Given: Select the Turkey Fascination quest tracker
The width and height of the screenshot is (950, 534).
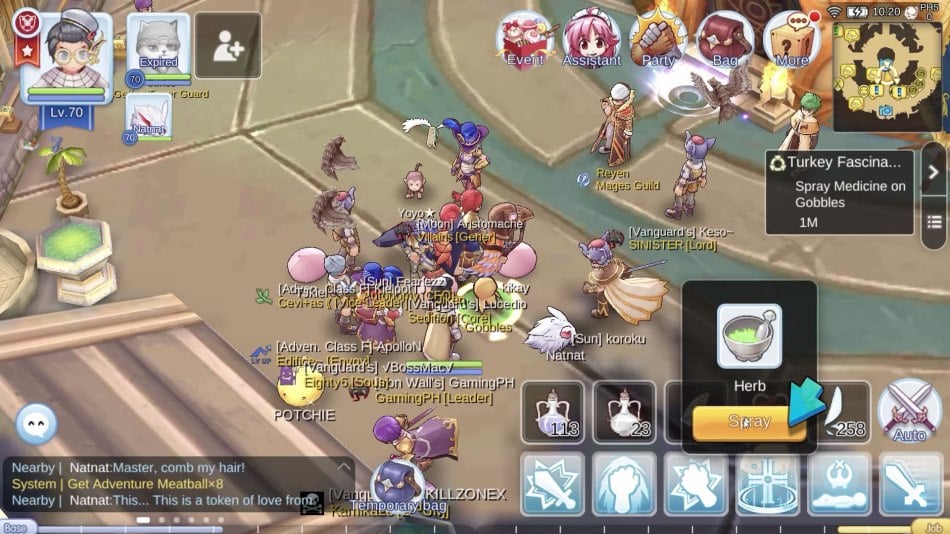Looking at the screenshot, I should pyautogui.click(x=838, y=192).
